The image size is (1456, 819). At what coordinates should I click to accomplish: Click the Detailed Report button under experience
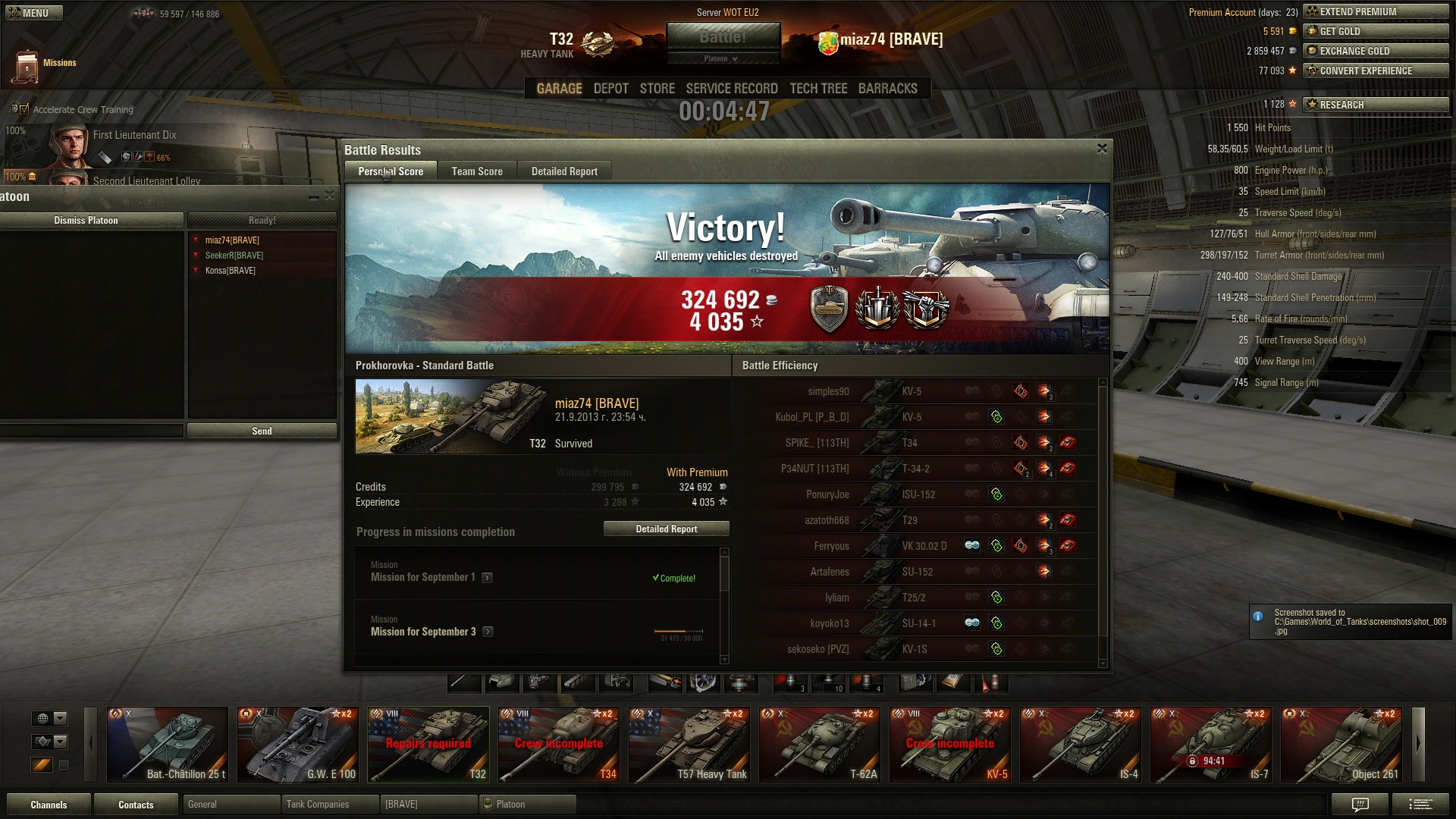(x=666, y=529)
